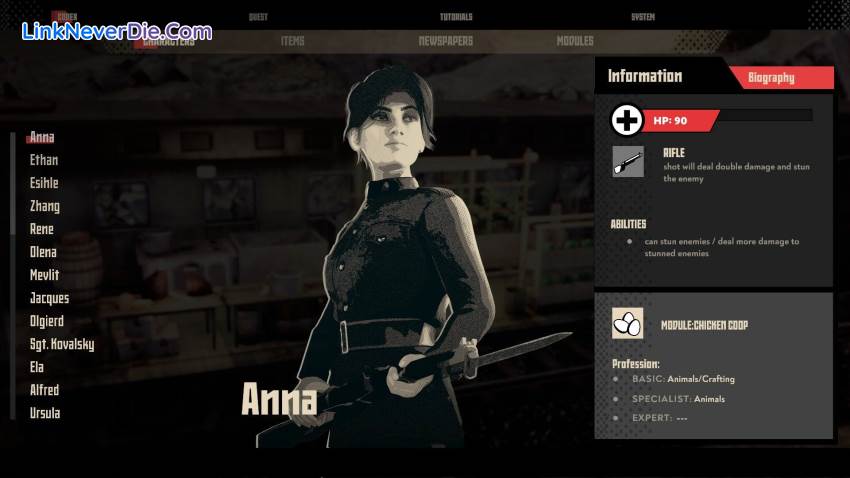Show the Modules sub-tab

tap(575, 41)
